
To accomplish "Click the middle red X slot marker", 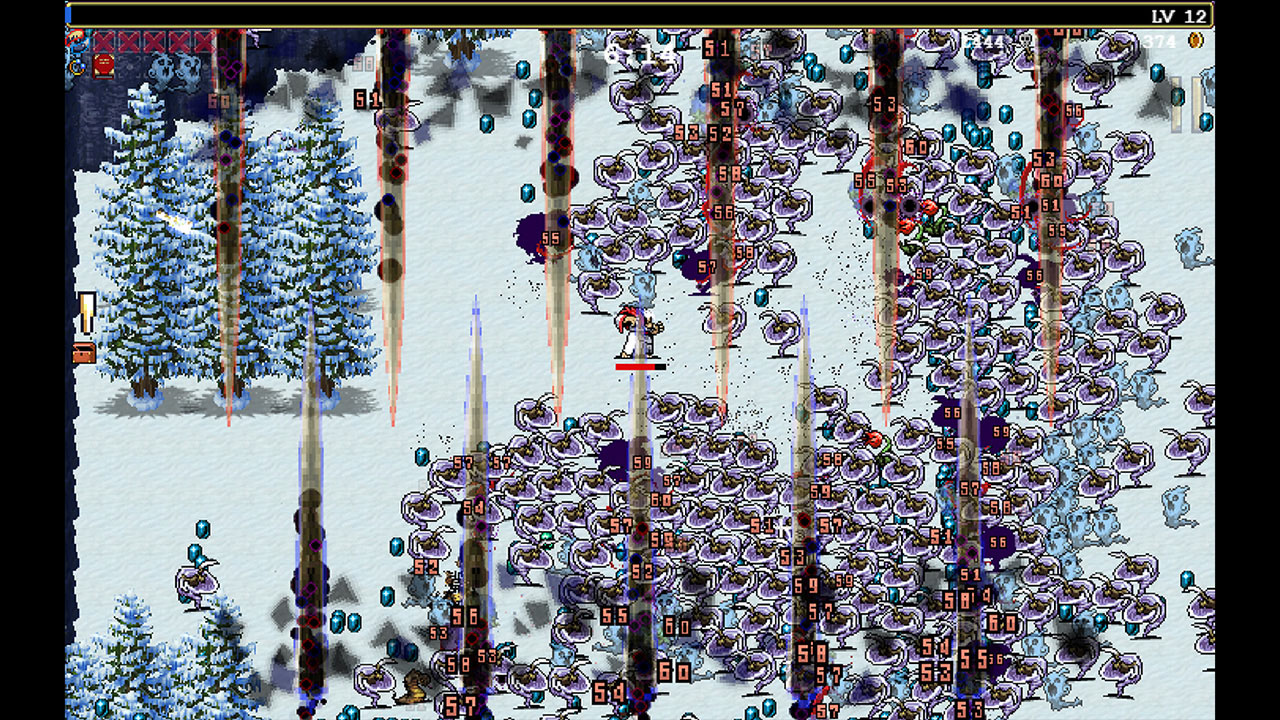I will click(x=151, y=42).
